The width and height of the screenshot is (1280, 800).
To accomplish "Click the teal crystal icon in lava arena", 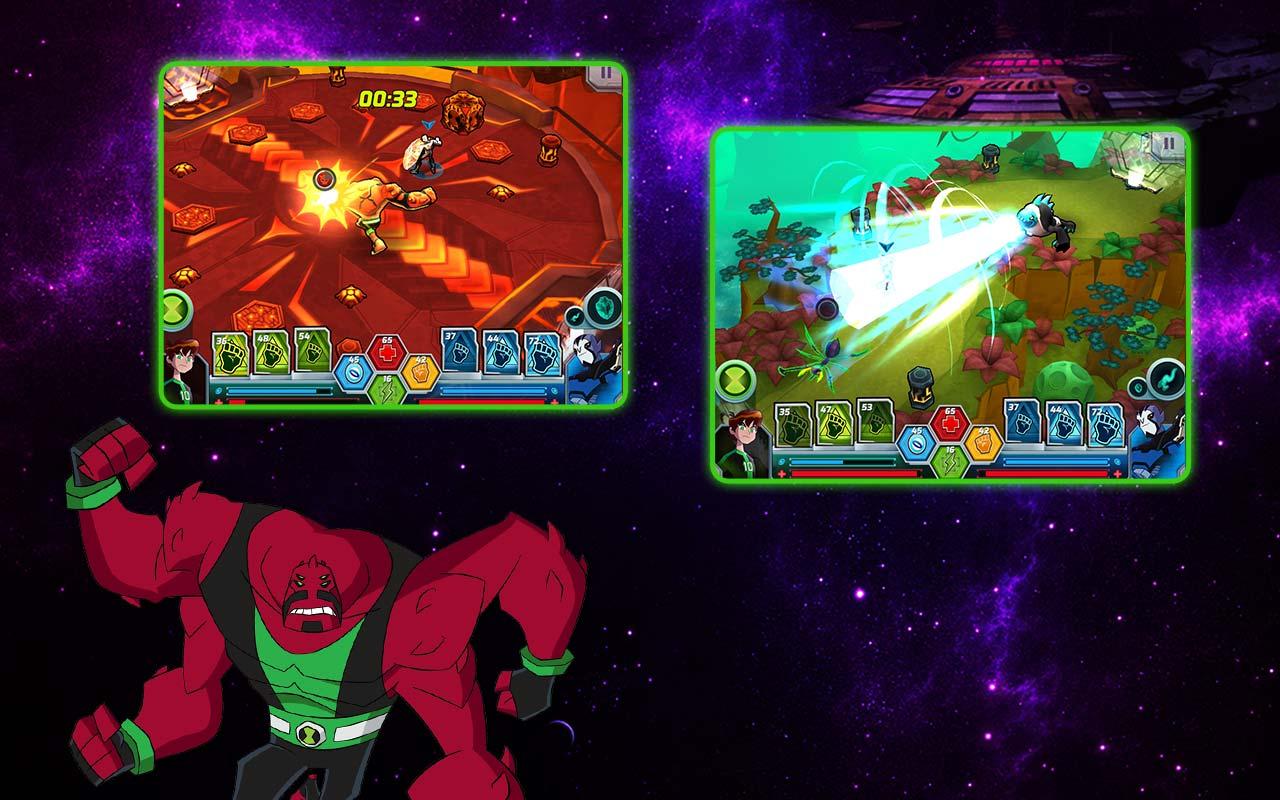I will point(603,306).
